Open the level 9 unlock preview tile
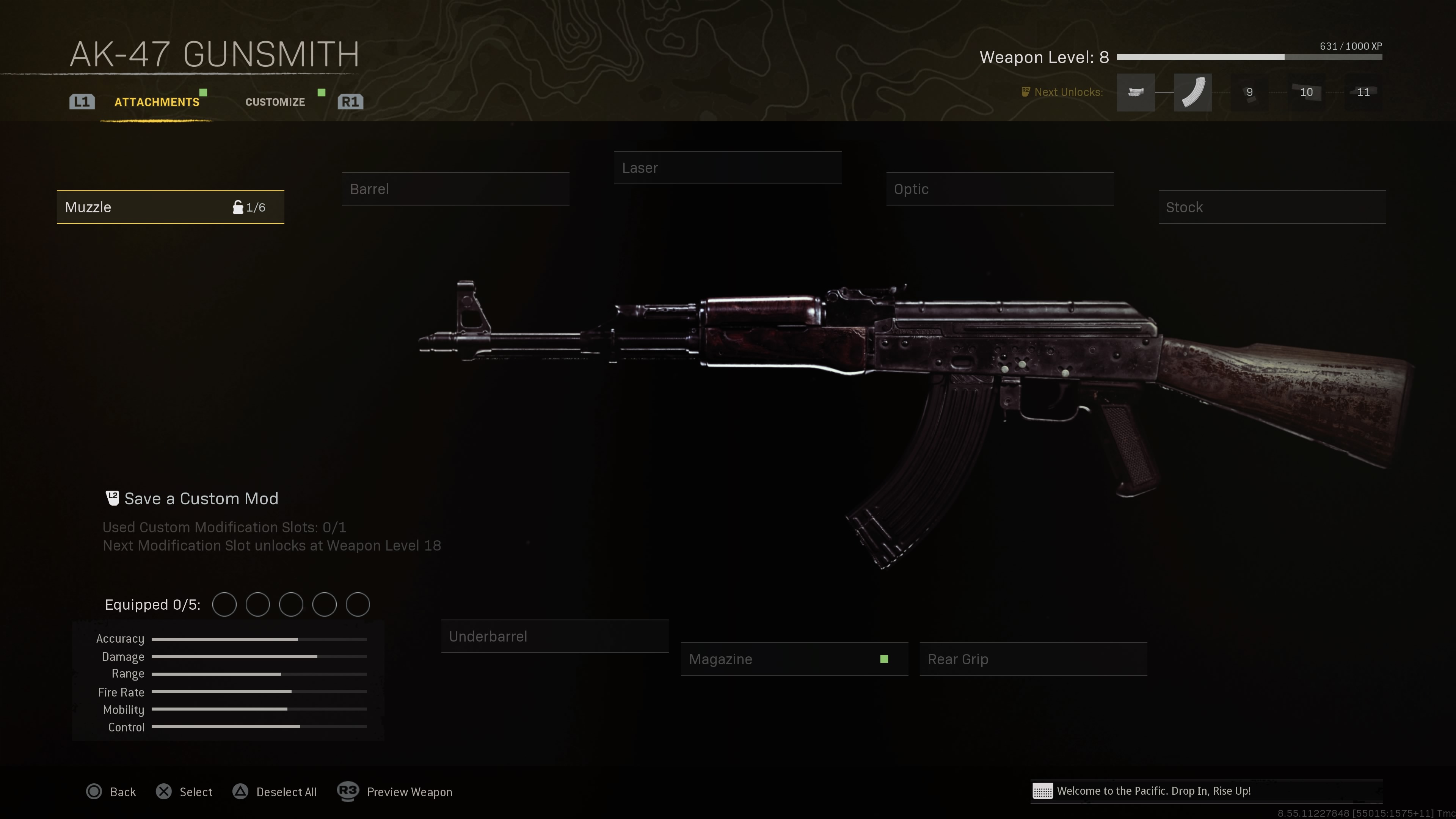The image size is (1456, 819). pos(1249,92)
